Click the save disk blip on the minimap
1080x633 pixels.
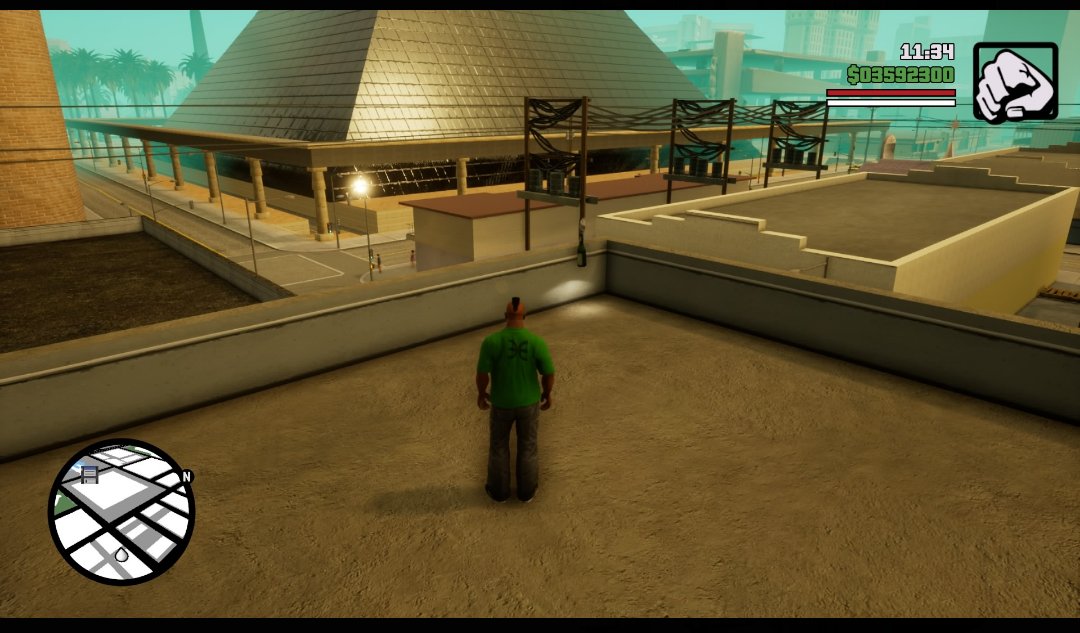coord(89,474)
